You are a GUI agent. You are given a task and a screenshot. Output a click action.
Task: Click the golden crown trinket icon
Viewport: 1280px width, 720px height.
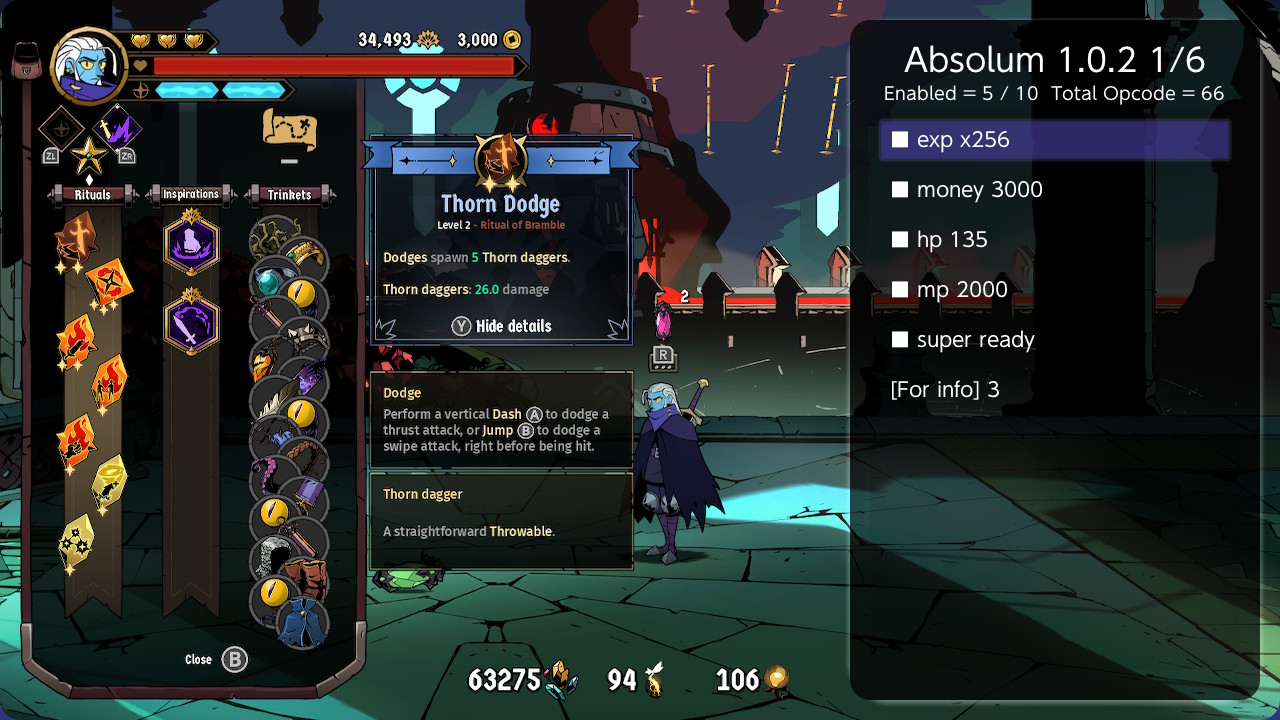(306, 253)
